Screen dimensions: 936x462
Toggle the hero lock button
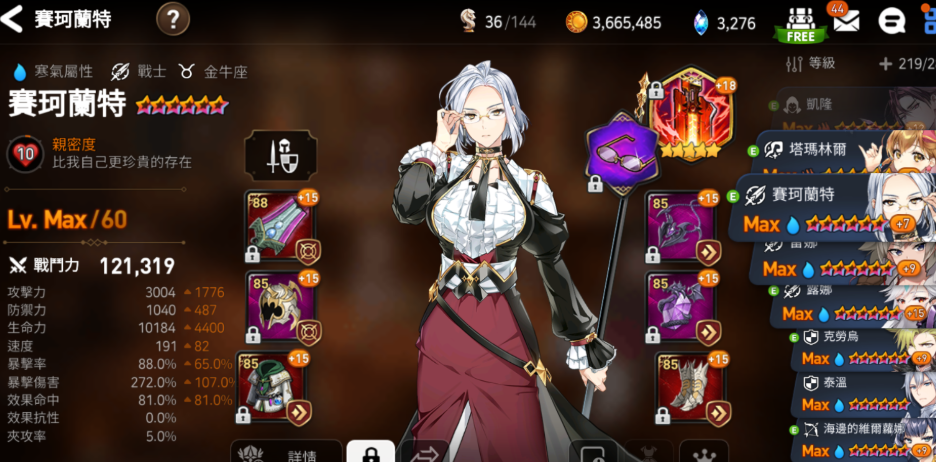pyautogui.click(x=371, y=453)
